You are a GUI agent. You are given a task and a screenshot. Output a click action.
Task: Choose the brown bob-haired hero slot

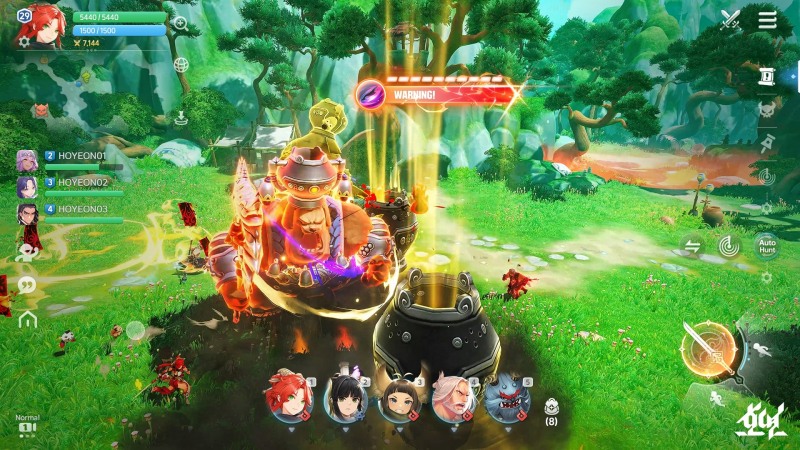point(400,398)
